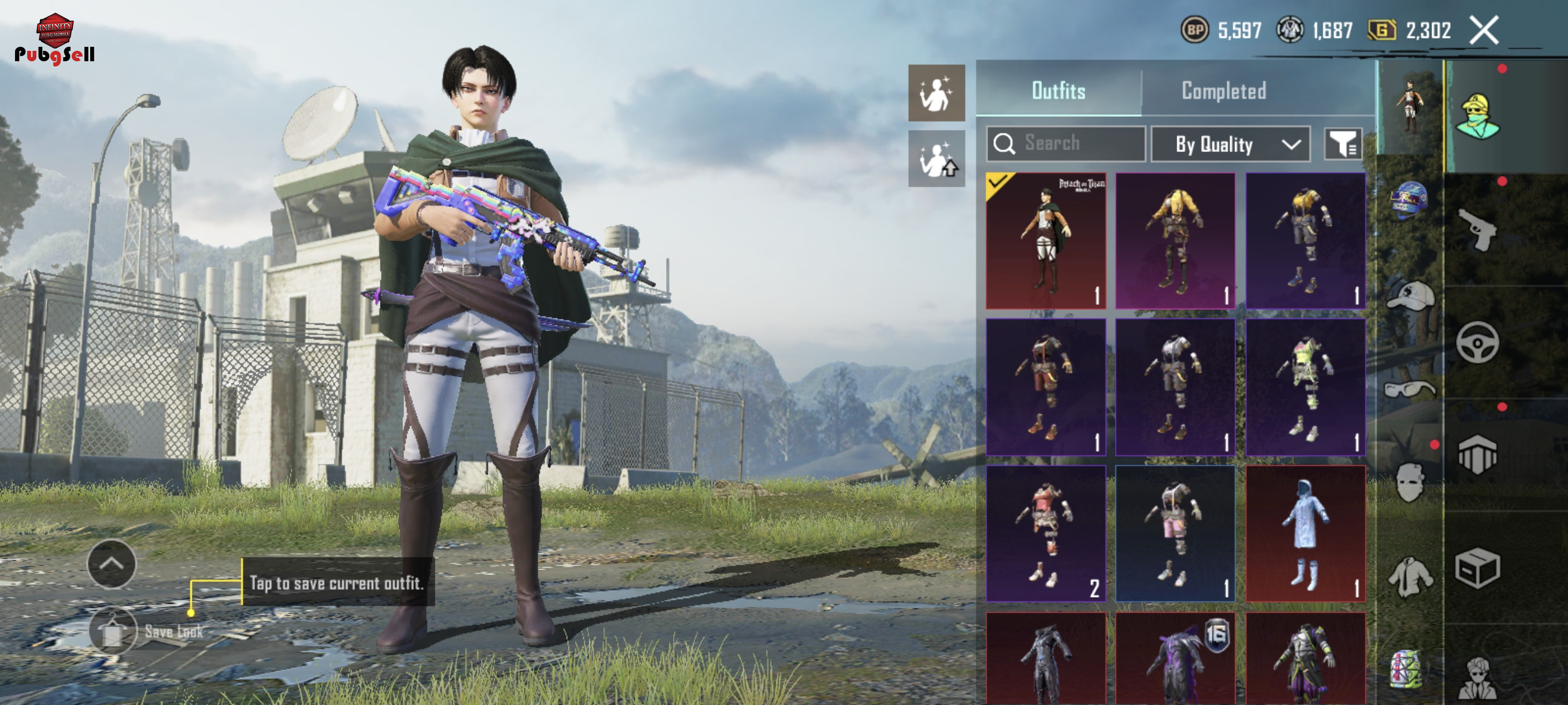Viewport: 1568px width, 705px height.
Task: Expand the round up-arrow button
Action: [x=112, y=564]
